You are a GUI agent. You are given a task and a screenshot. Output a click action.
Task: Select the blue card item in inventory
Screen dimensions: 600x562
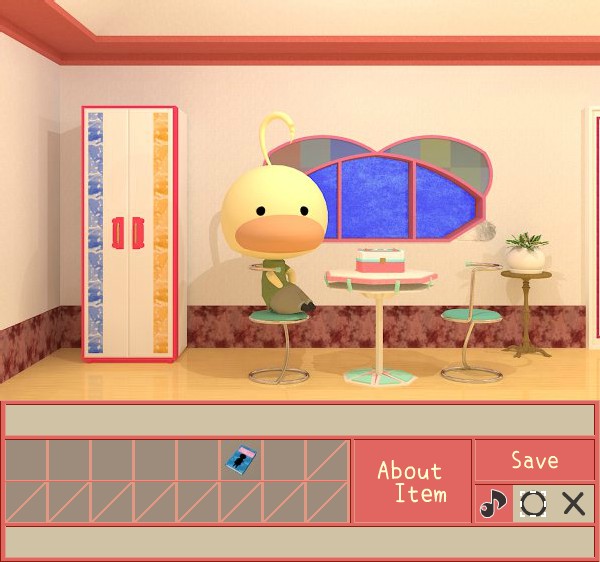pos(241,460)
